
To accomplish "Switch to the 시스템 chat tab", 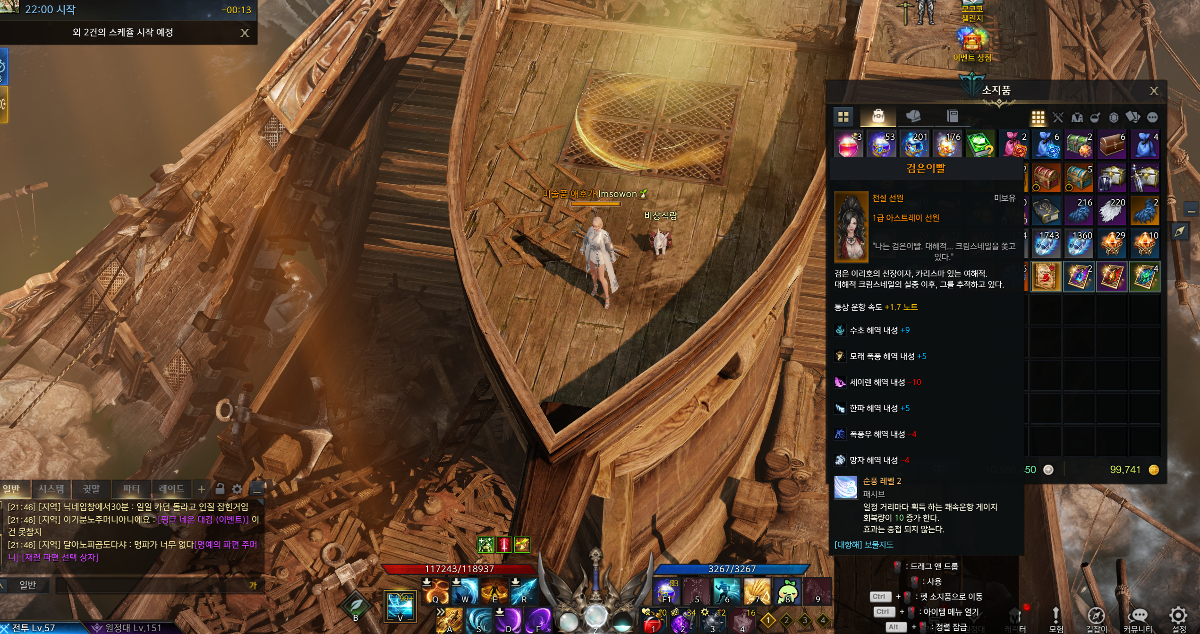I will [x=50, y=489].
